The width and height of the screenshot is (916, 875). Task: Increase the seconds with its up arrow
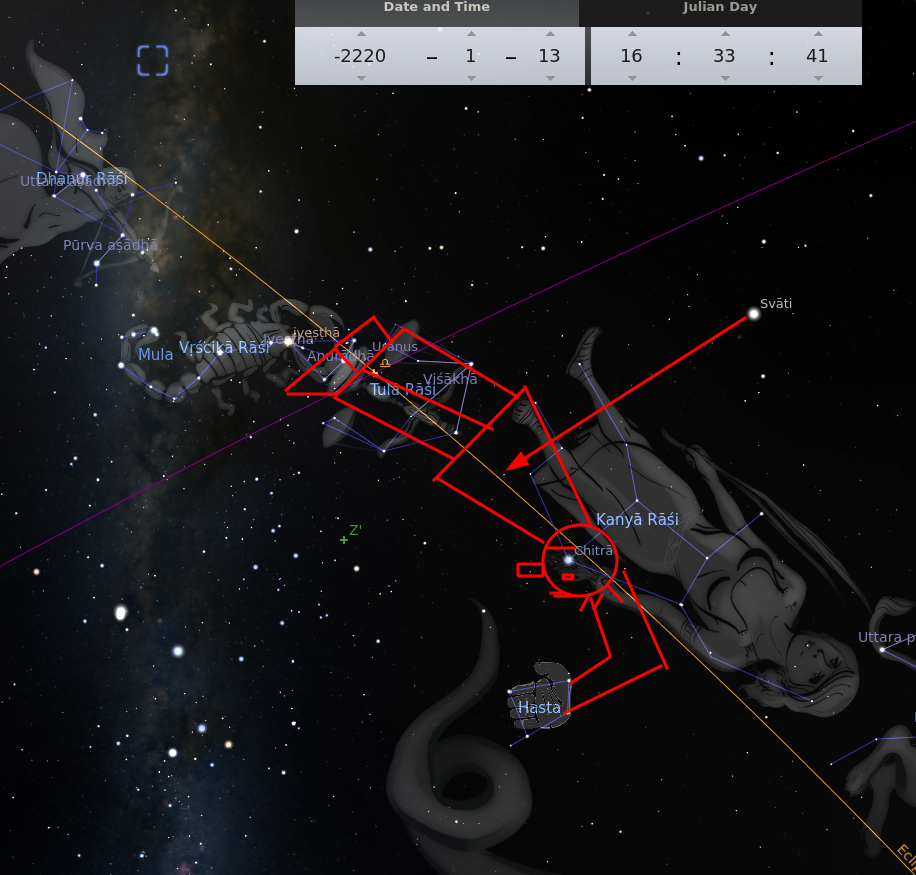tap(817, 34)
